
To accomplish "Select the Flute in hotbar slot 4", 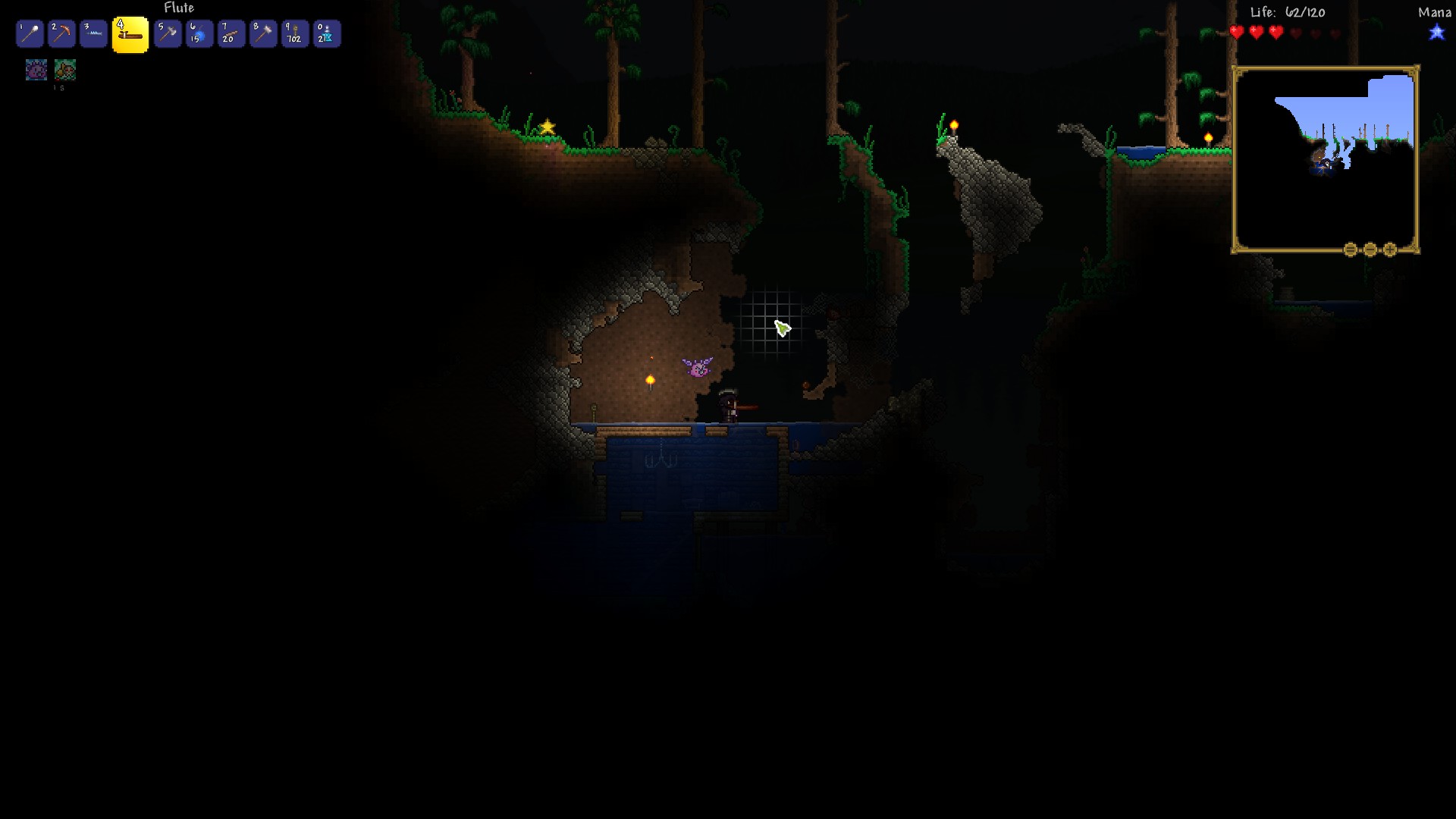I will 130,33.
